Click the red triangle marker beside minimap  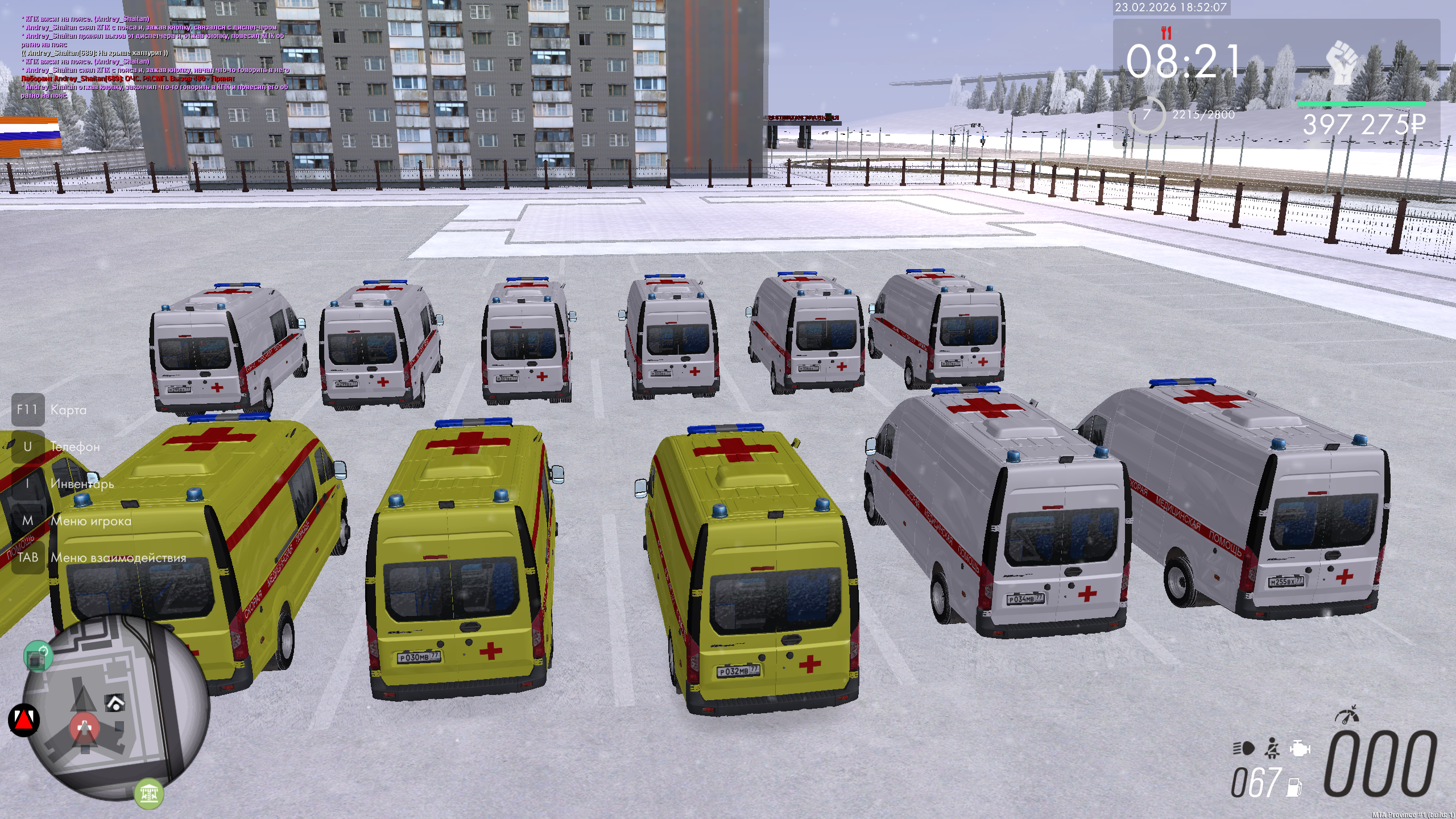pyautogui.click(x=24, y=720)
